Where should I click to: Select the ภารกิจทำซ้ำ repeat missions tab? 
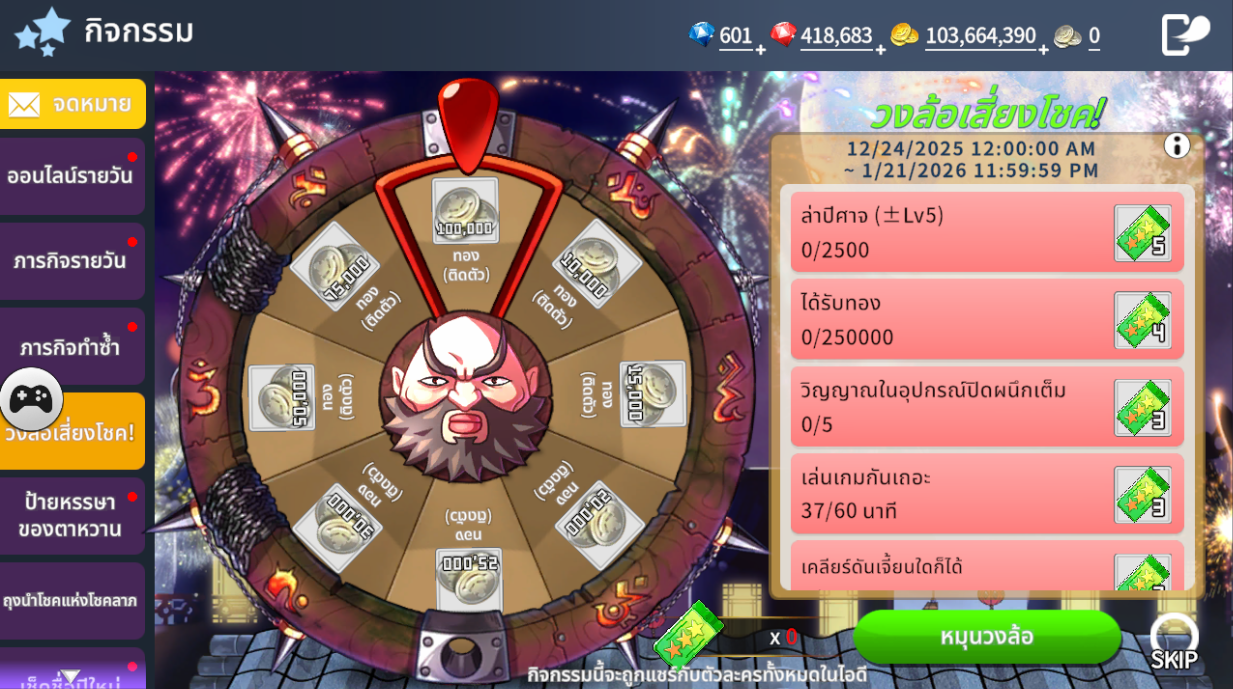click(72, 346)
